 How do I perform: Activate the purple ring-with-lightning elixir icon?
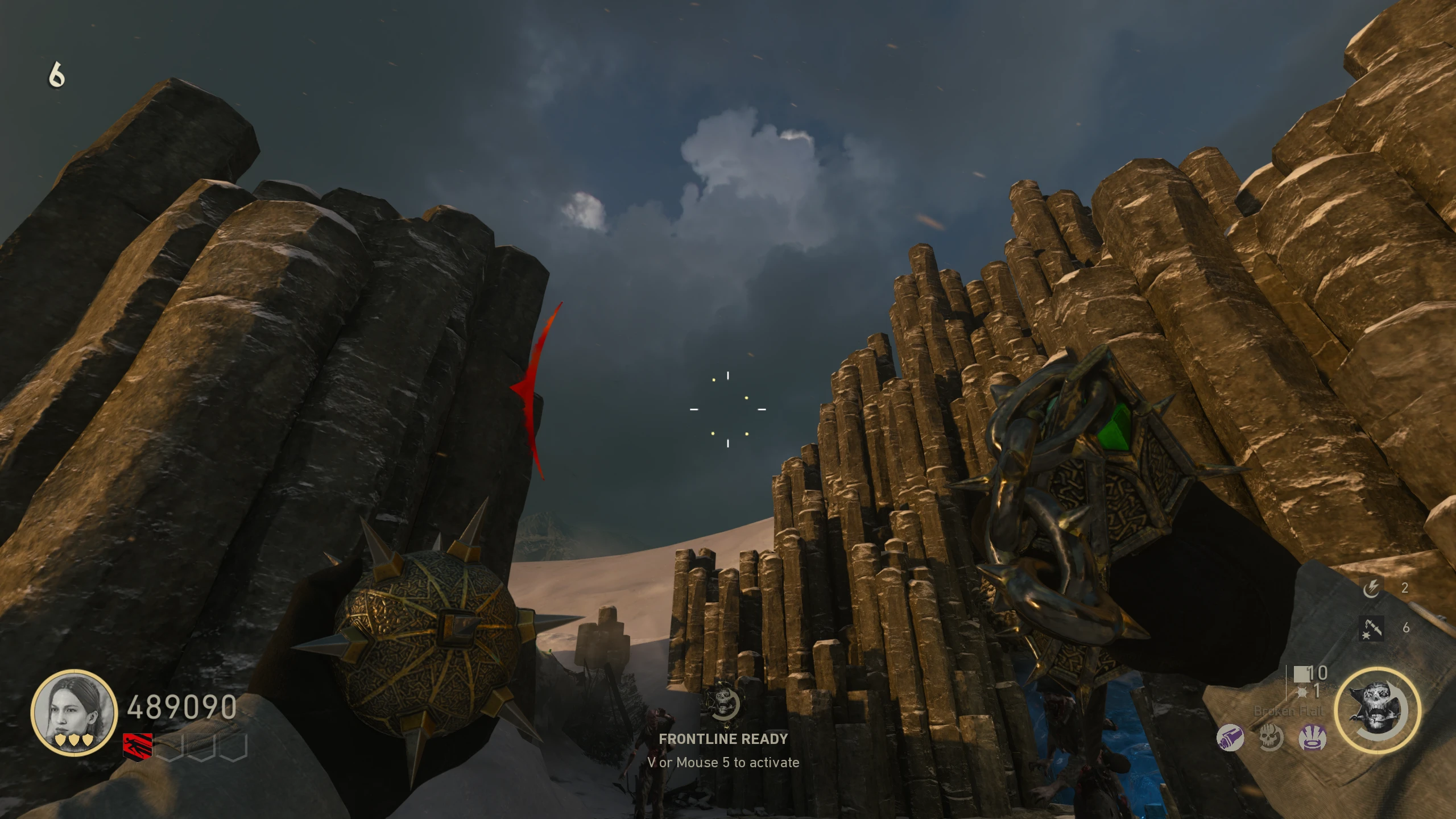pyautogui.click(x=1313, y=738)
